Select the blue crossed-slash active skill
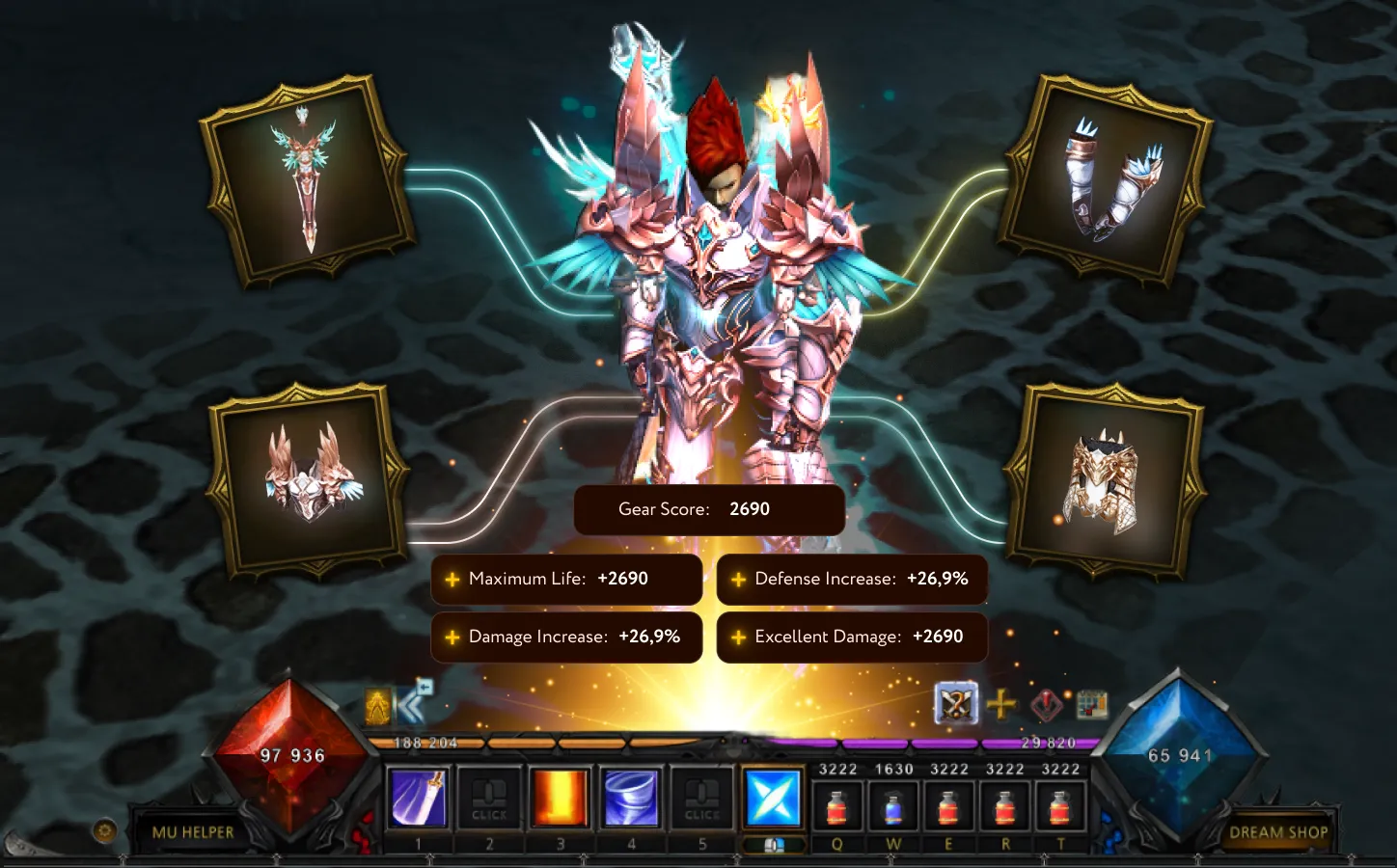The height and width of the screenshot is (868, 1397). pyautogui.click(x=774, y=799)
